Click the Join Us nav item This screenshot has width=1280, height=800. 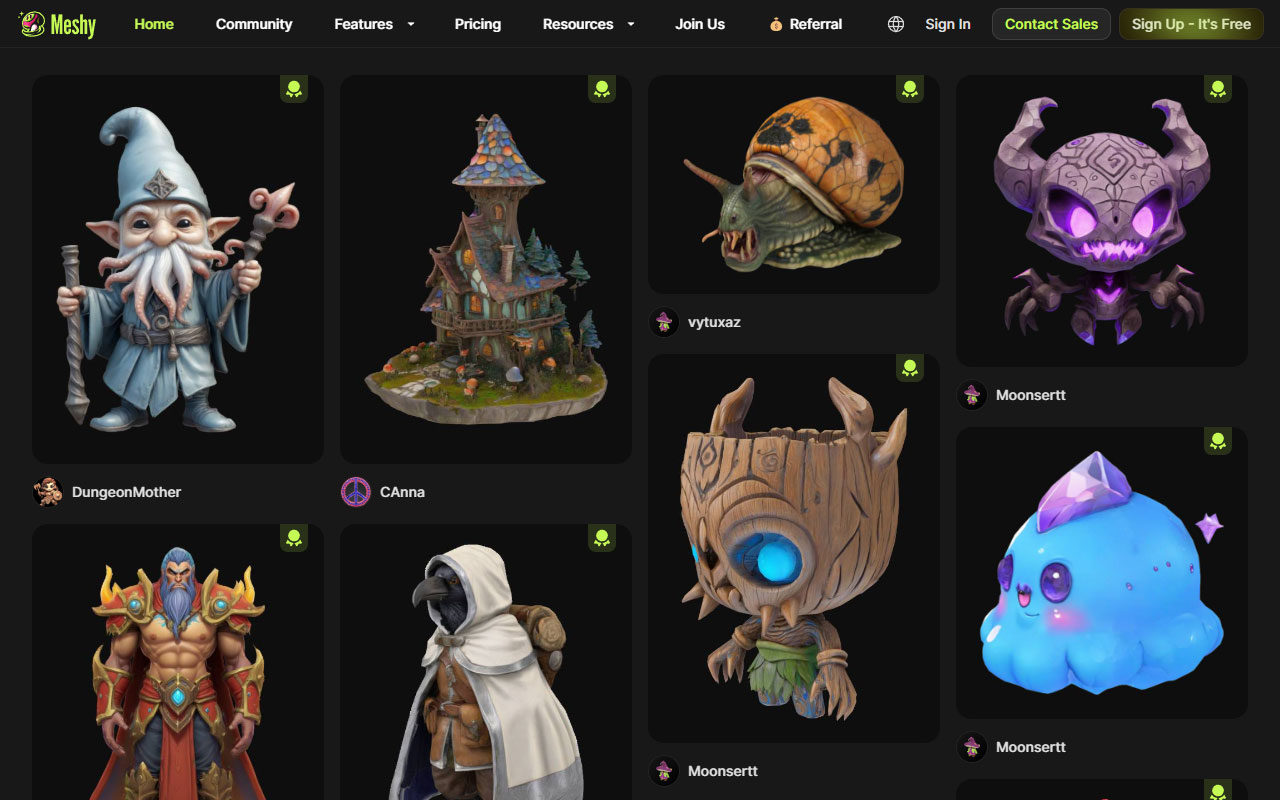point(700,24)
